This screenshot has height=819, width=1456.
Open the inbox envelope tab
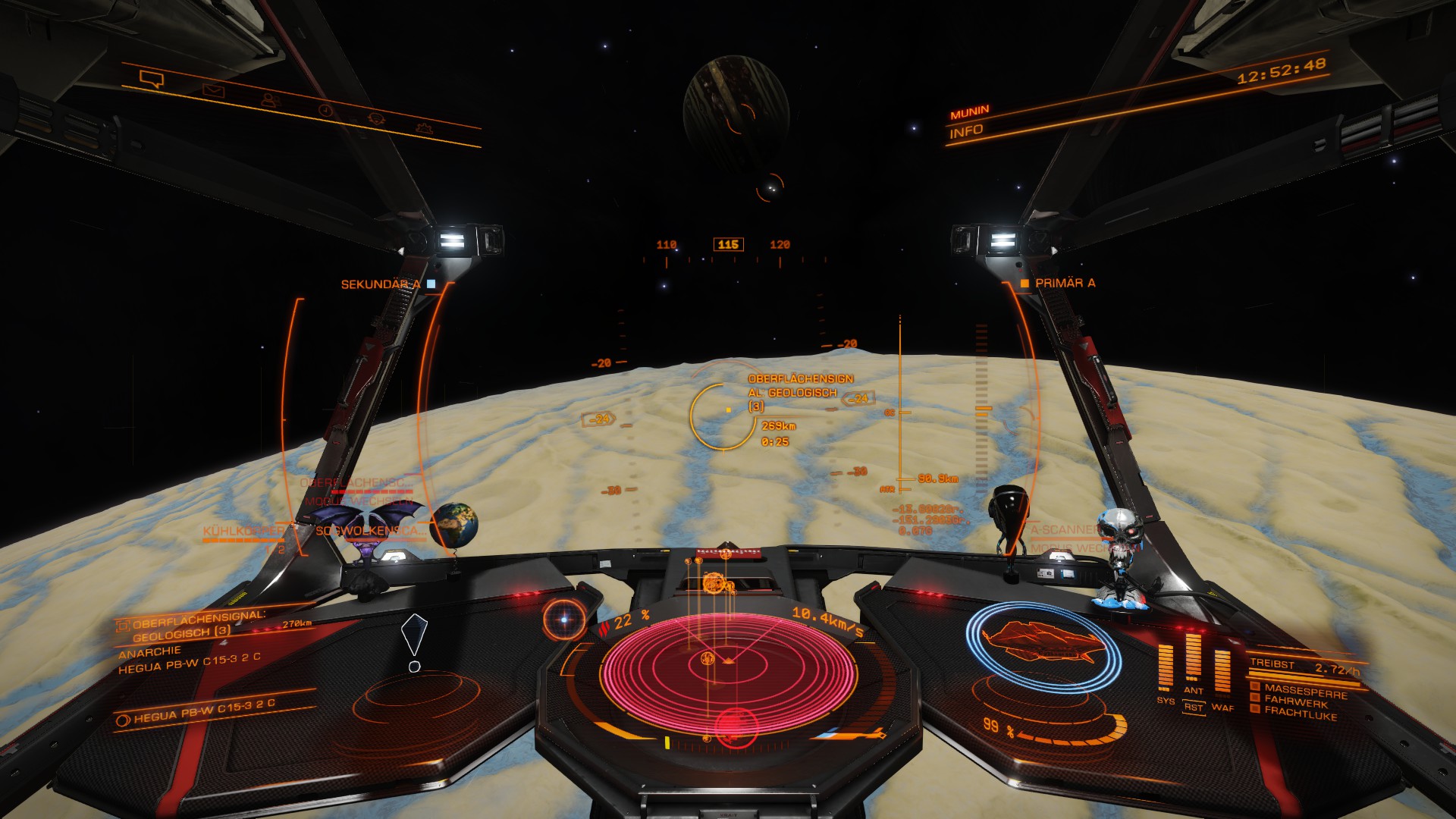coord(213,91)
